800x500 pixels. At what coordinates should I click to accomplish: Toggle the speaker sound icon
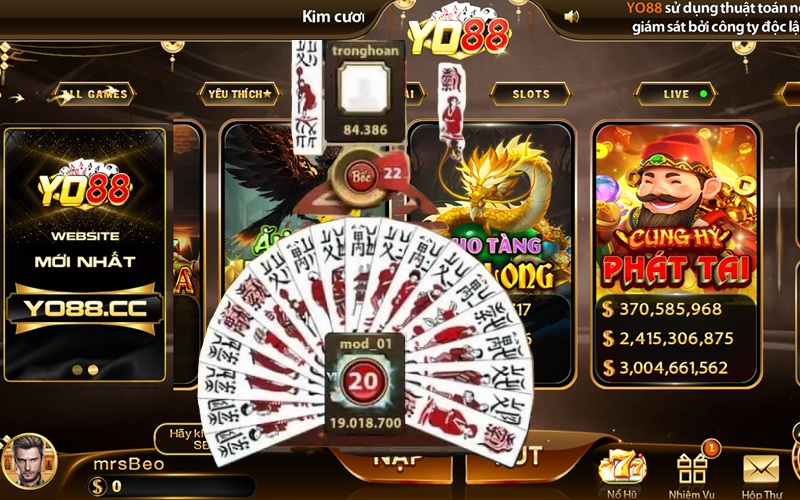click(x=572, y=16)
